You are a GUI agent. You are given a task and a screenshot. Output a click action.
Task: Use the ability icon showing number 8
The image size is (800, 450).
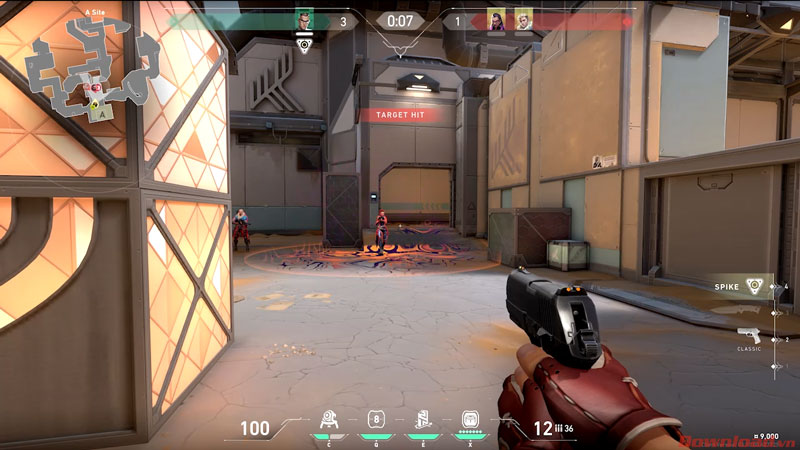pyautogui.click(x=376, y=420)
